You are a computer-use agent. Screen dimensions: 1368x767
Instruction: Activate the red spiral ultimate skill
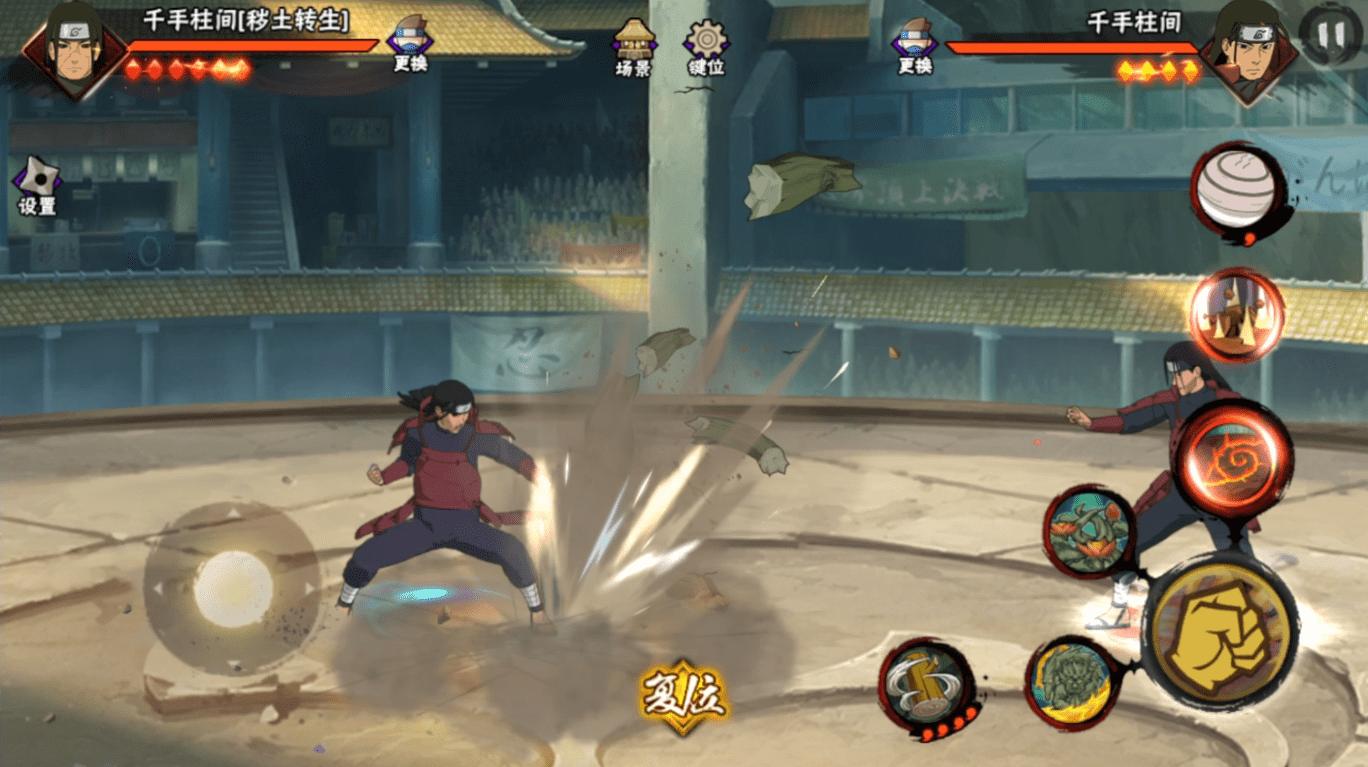click(1232, 459)
